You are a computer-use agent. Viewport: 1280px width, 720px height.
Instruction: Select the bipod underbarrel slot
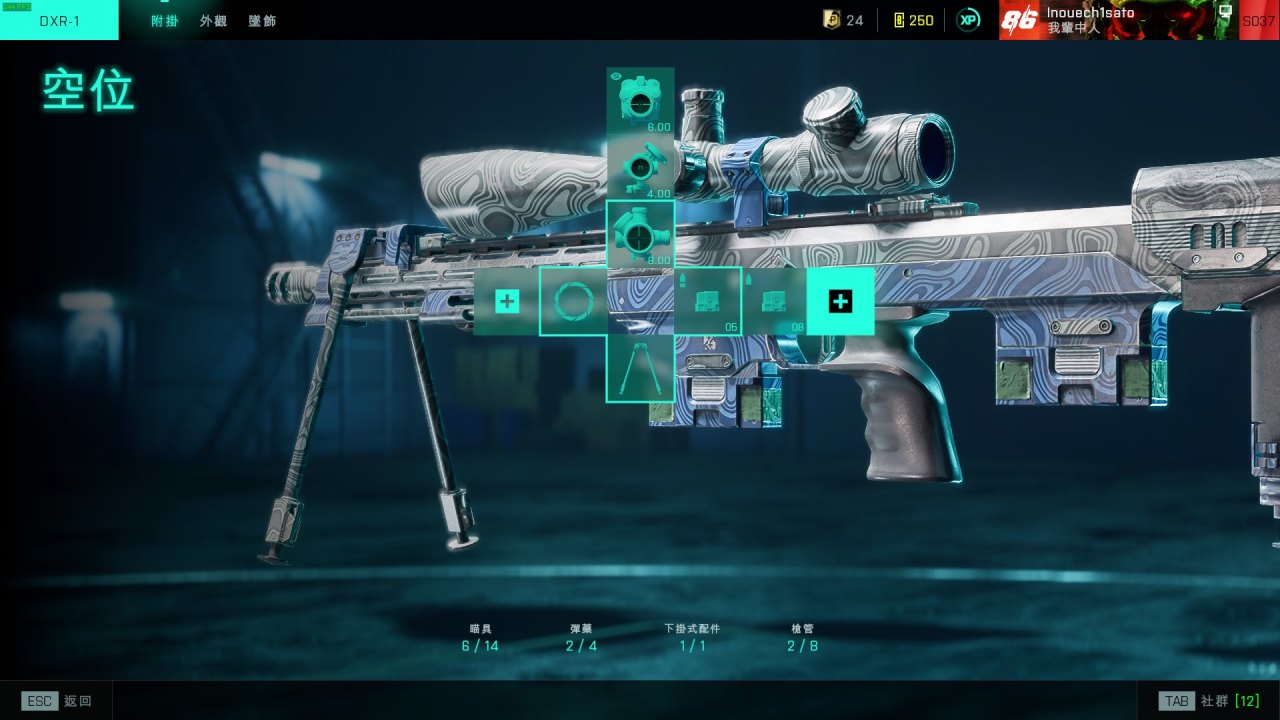tap(640, 368)
